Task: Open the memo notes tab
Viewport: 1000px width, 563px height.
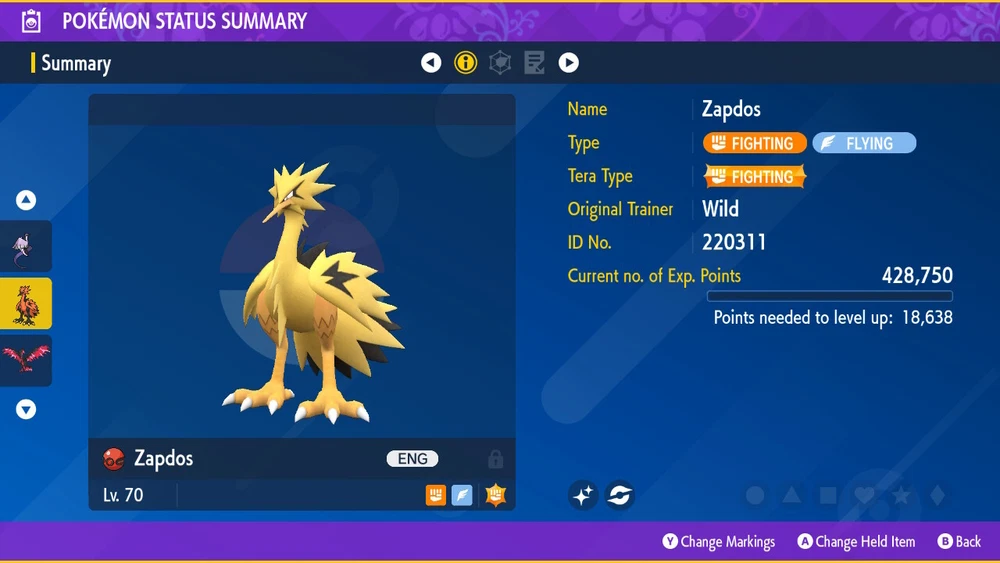Action: pos(534,63)
